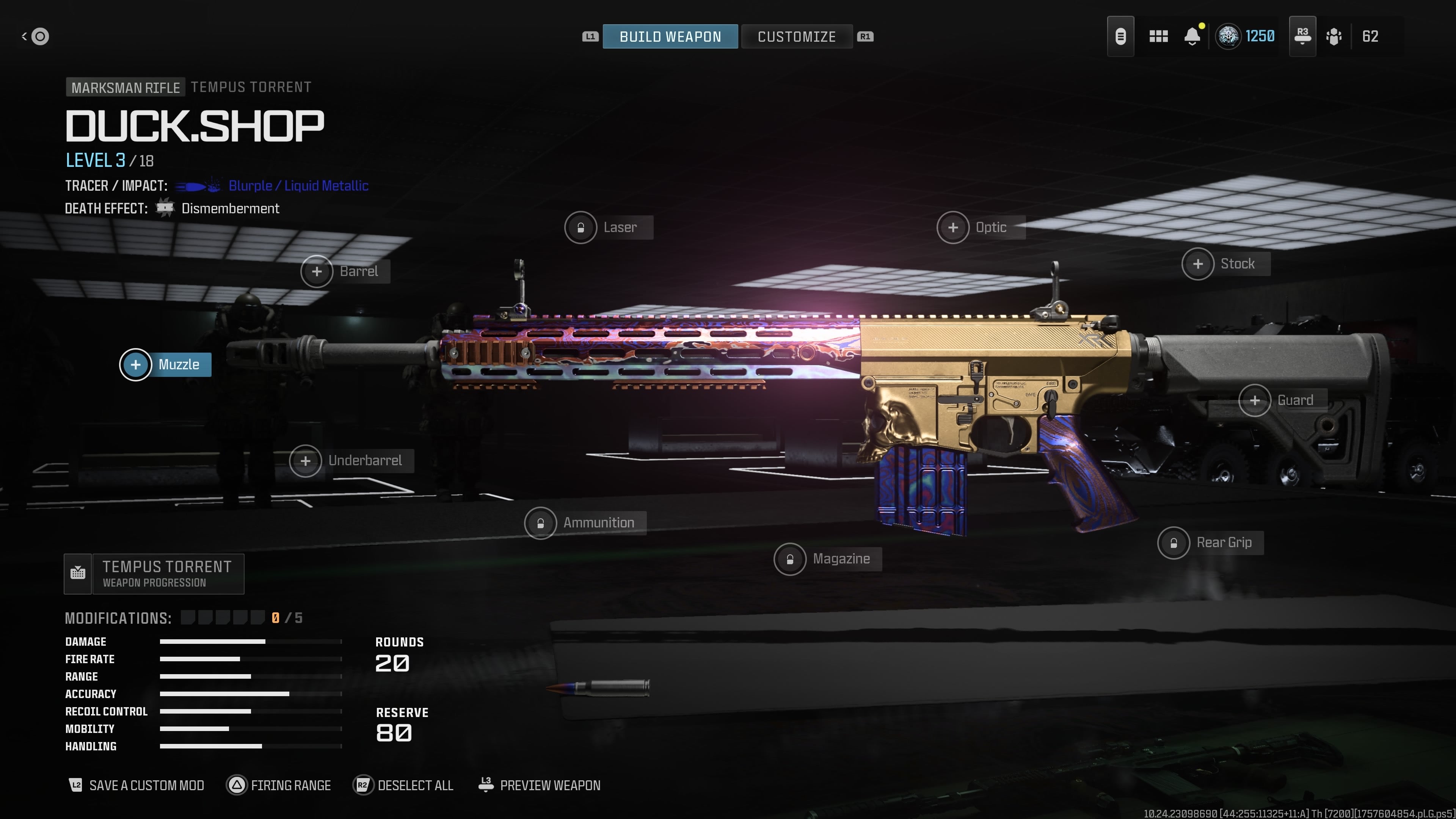Image resolution: width=1456 pixels, height=819 pixels.
Task: Select the Build Weapon tab
Action: [x=670, y=36]
